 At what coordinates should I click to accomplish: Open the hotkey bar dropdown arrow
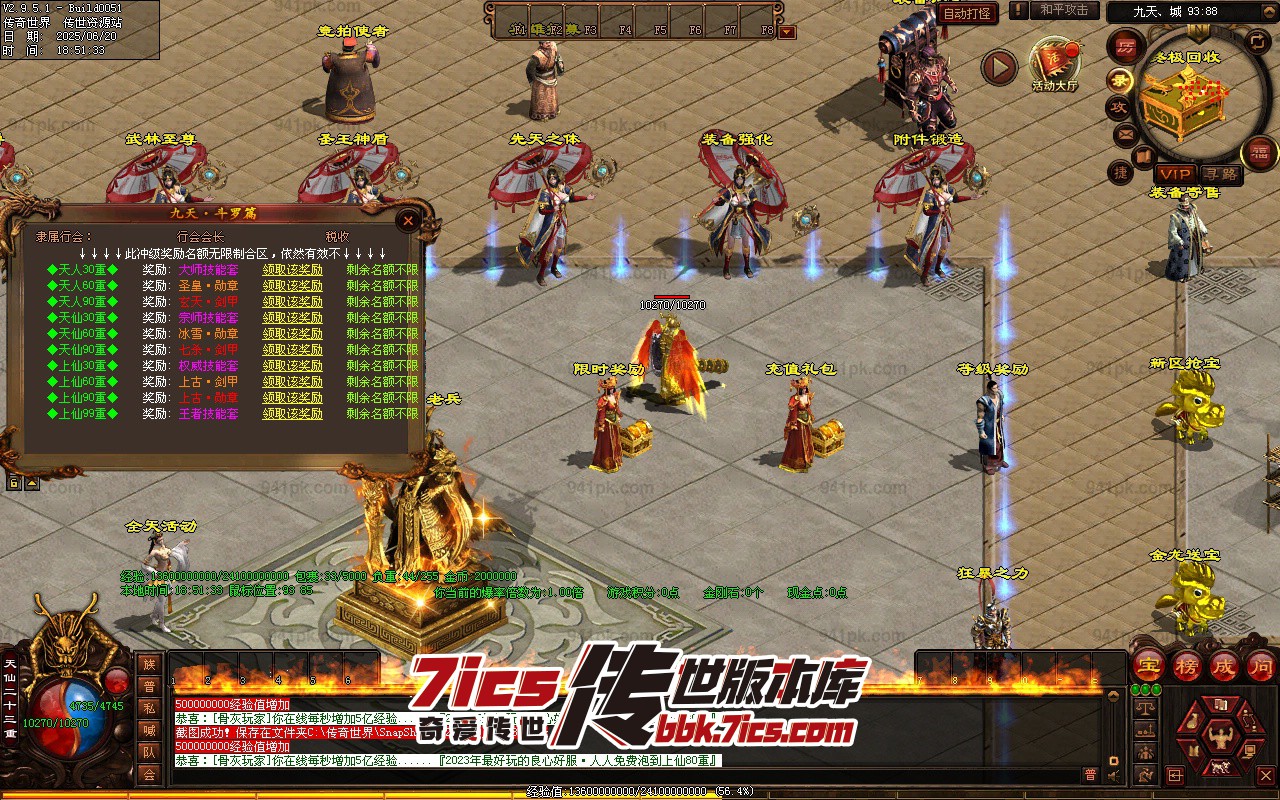(x=787, y=31)
